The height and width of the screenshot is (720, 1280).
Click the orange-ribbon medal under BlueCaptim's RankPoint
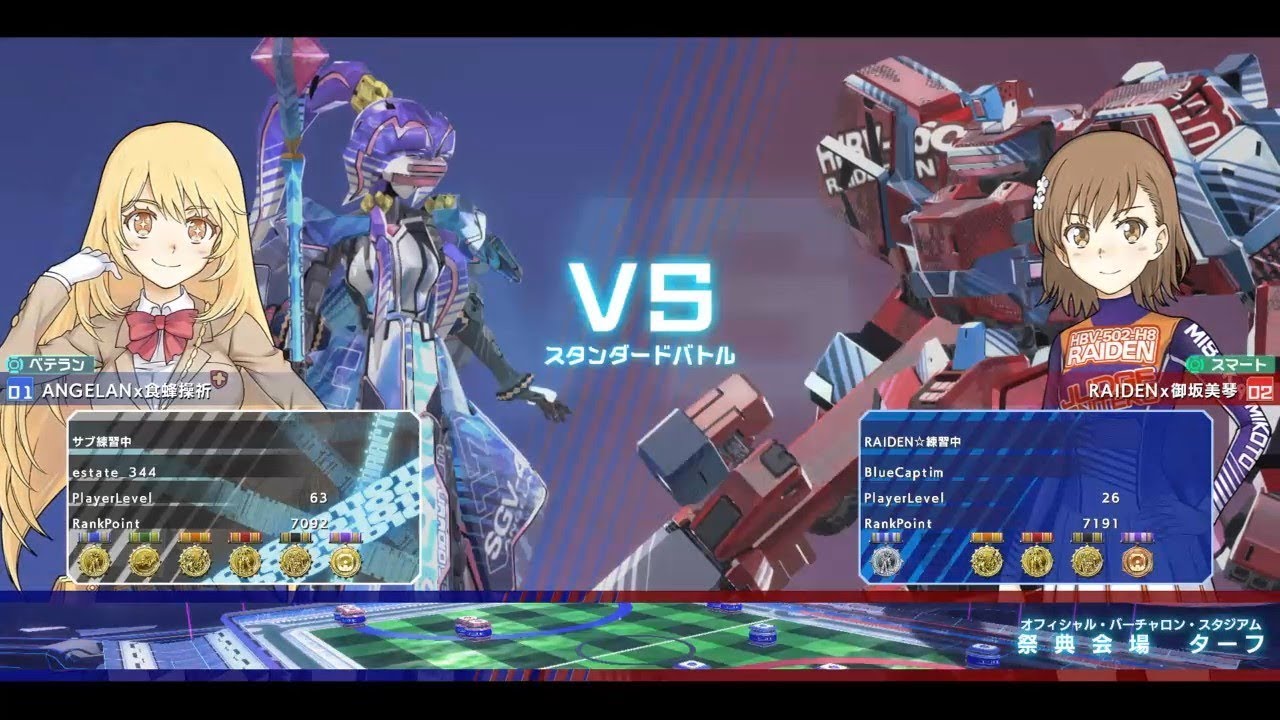point(988,561)
